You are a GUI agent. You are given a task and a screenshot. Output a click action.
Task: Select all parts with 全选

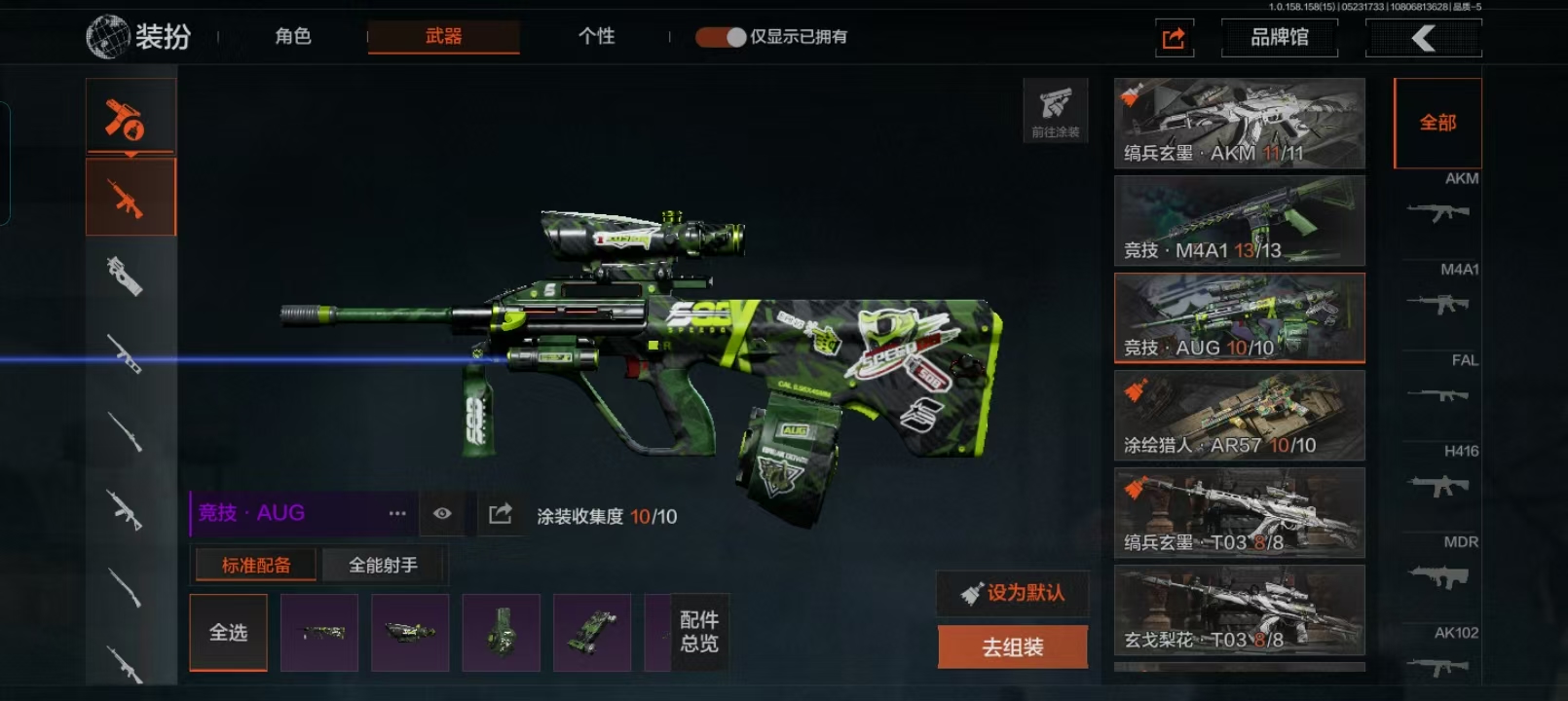(x=228, y=633)
